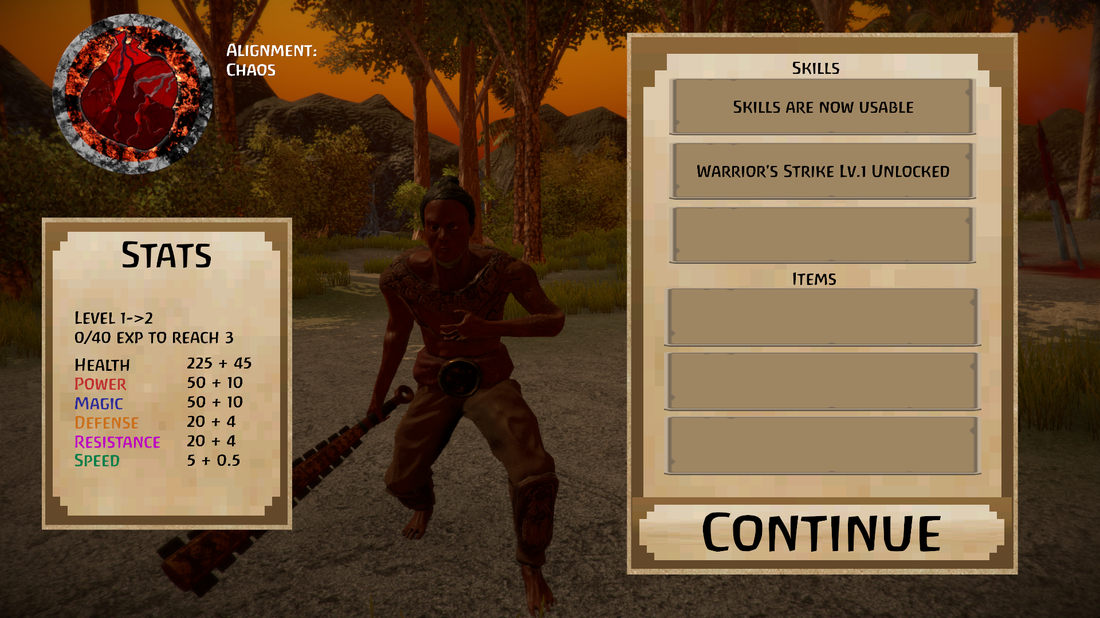Screen dimensions: 1100x618
Task: Select the Skills Are Now Usable entry
Action: pyautogui.click(x=822, y=106)
